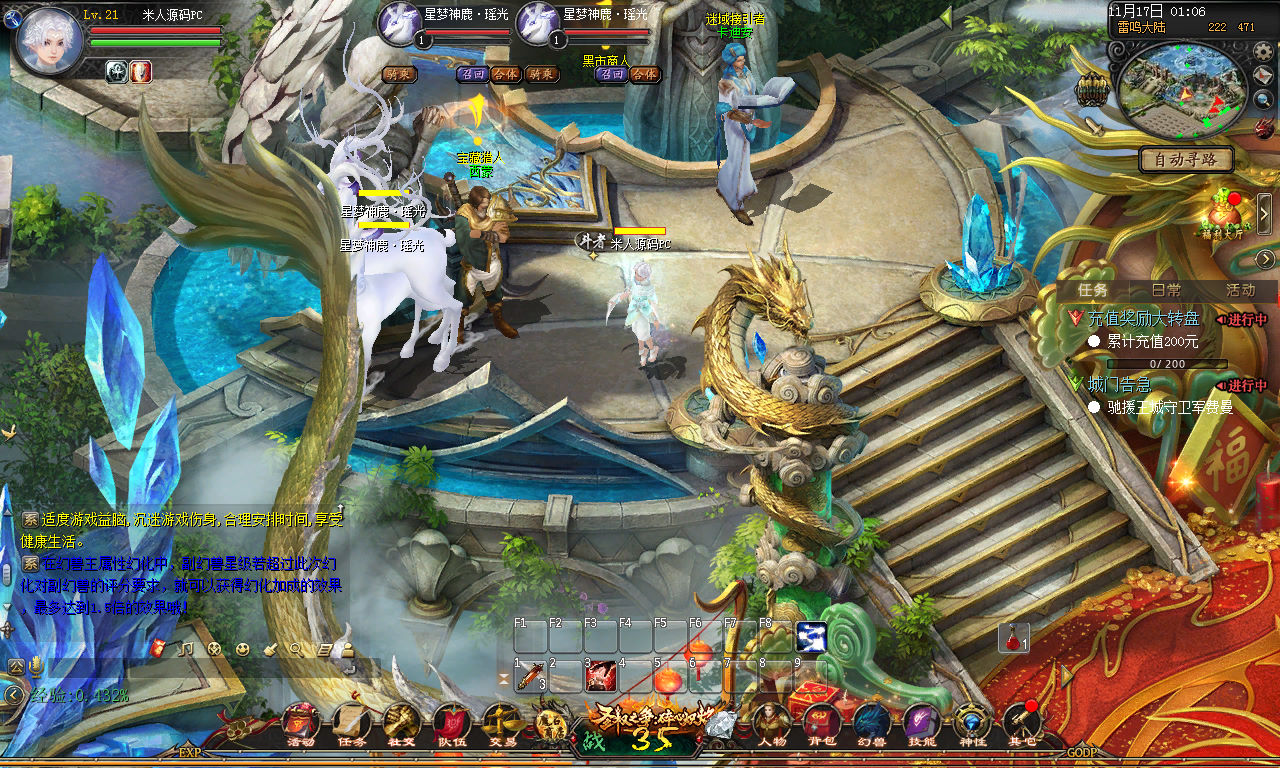Click the minimap gear settings button
Viewport: 1280px width, 768px height.
(x=1263, y=51)
